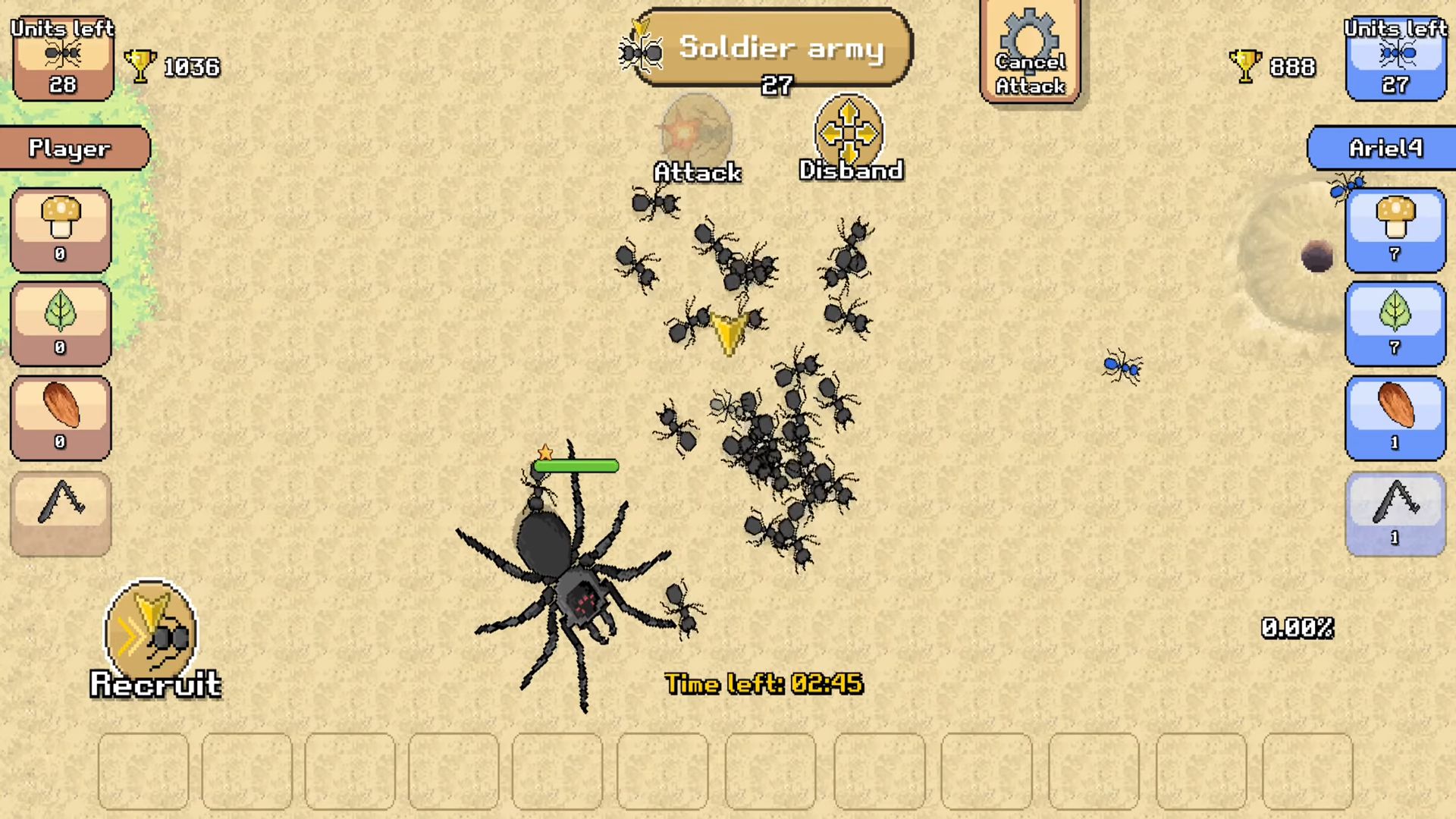Screen dimensions: 1456x819
Task: Select Ariel4's leaf resource showing 7
Action: 1395,322
